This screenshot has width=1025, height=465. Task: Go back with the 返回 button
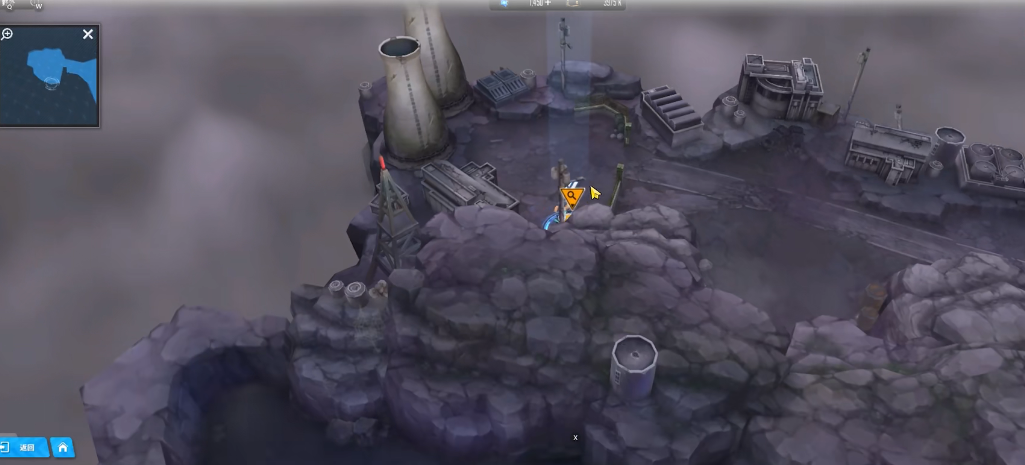22,447
